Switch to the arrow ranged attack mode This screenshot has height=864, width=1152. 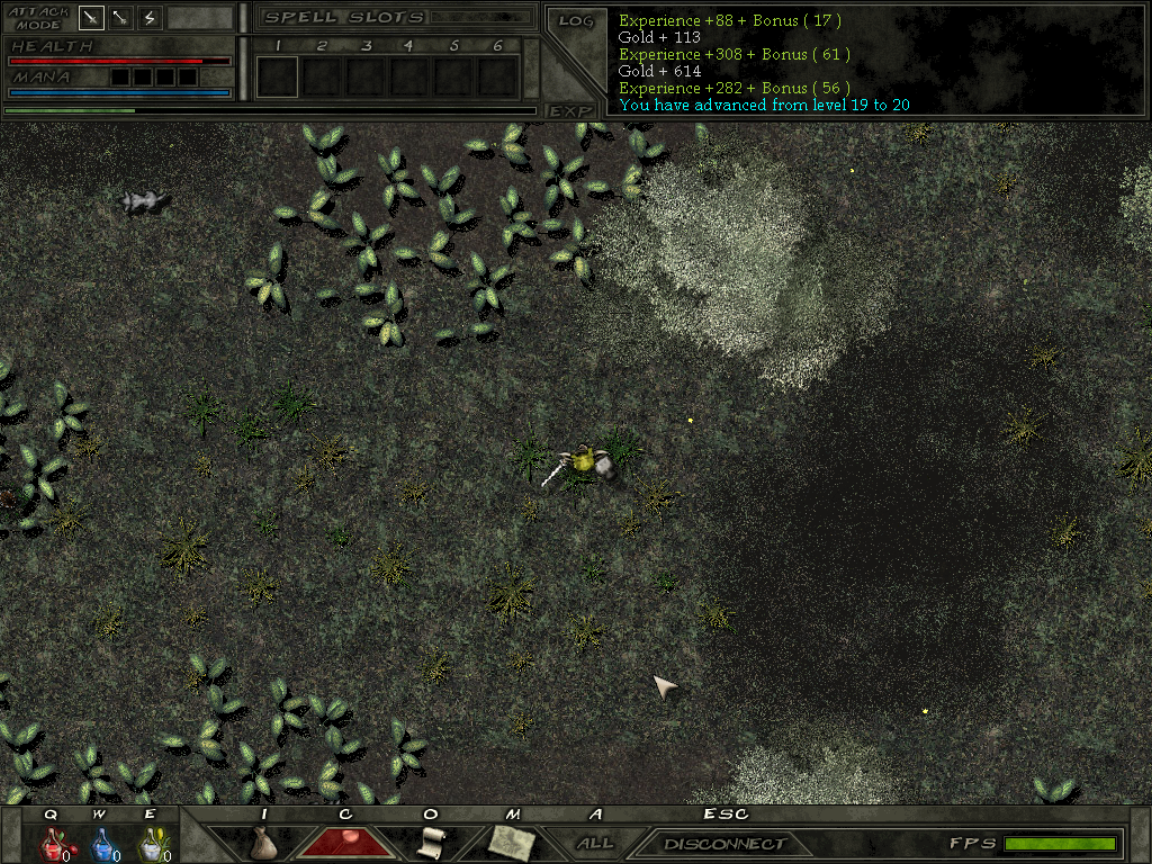click(121, 17)
